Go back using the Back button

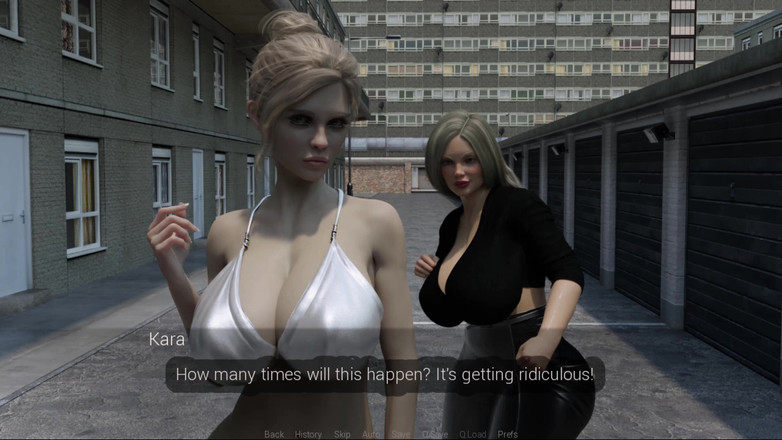(274, 434)
